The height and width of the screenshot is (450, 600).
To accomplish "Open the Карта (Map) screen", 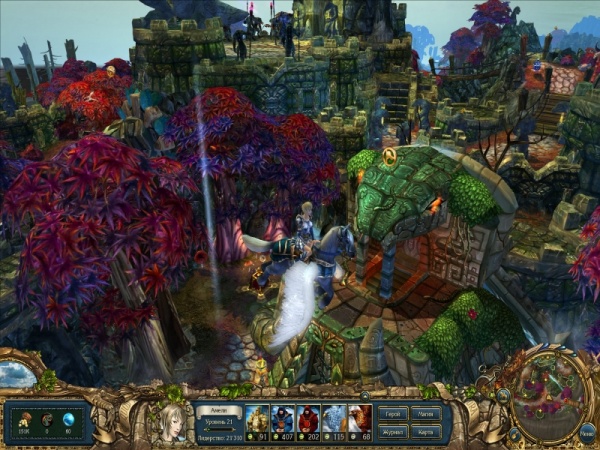I will (426, 432).
